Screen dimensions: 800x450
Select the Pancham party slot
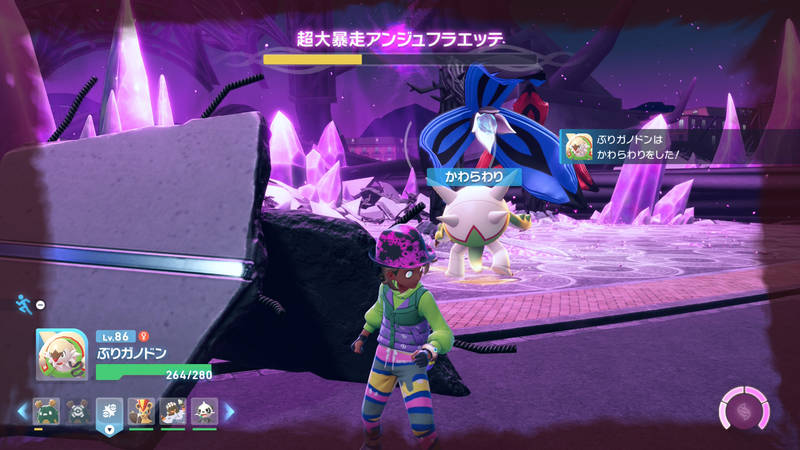pyautogui.click(x=205, y=410)
